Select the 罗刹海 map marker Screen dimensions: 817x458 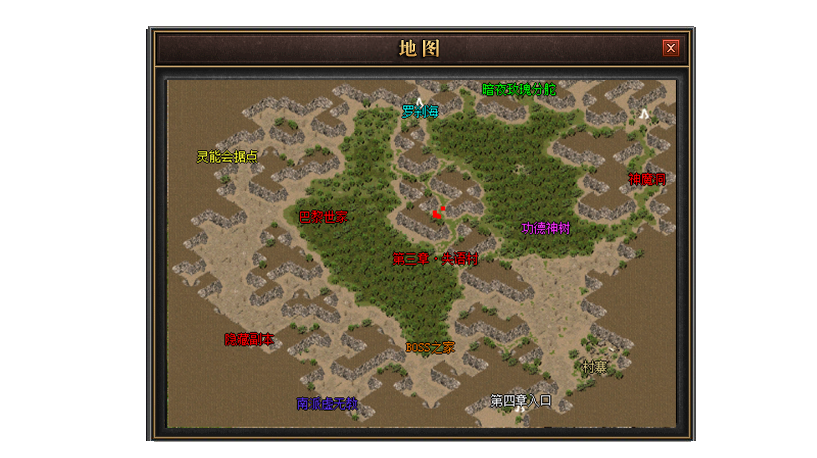point(420,111)
